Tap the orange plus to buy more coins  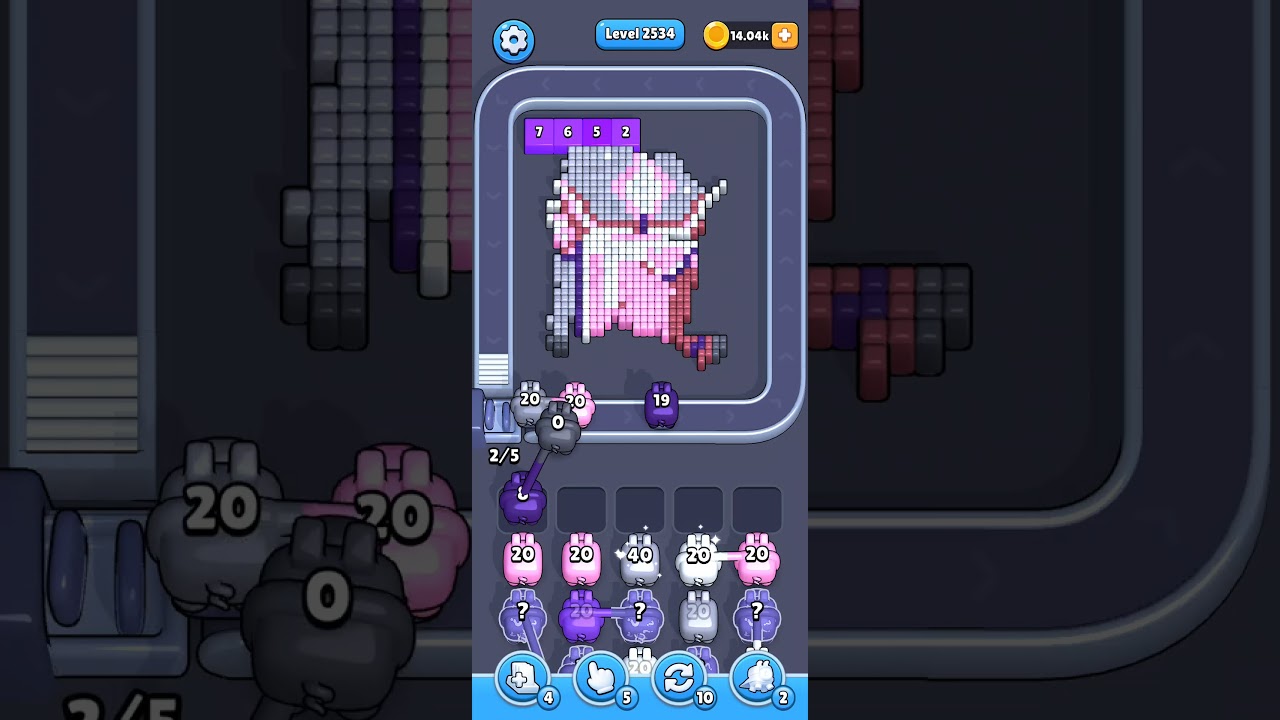click(x=784, y=36)
